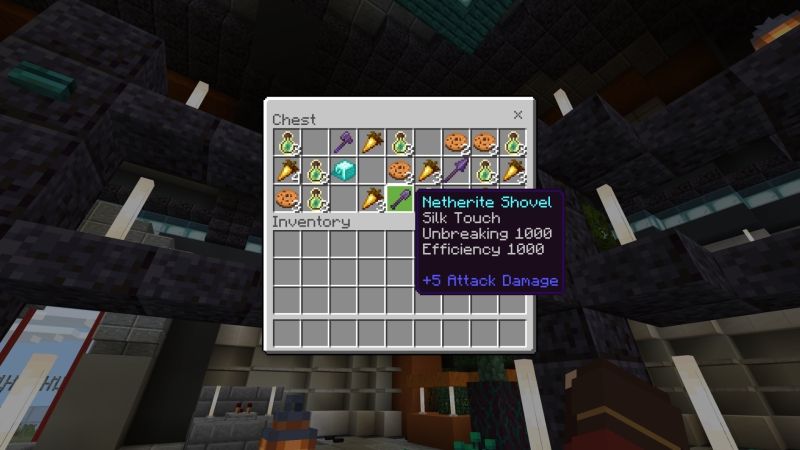This screenshot has width=800, height=450.
Task: Select the highlighted Netherite Shovel slot
Action: [x=400, y=198]
